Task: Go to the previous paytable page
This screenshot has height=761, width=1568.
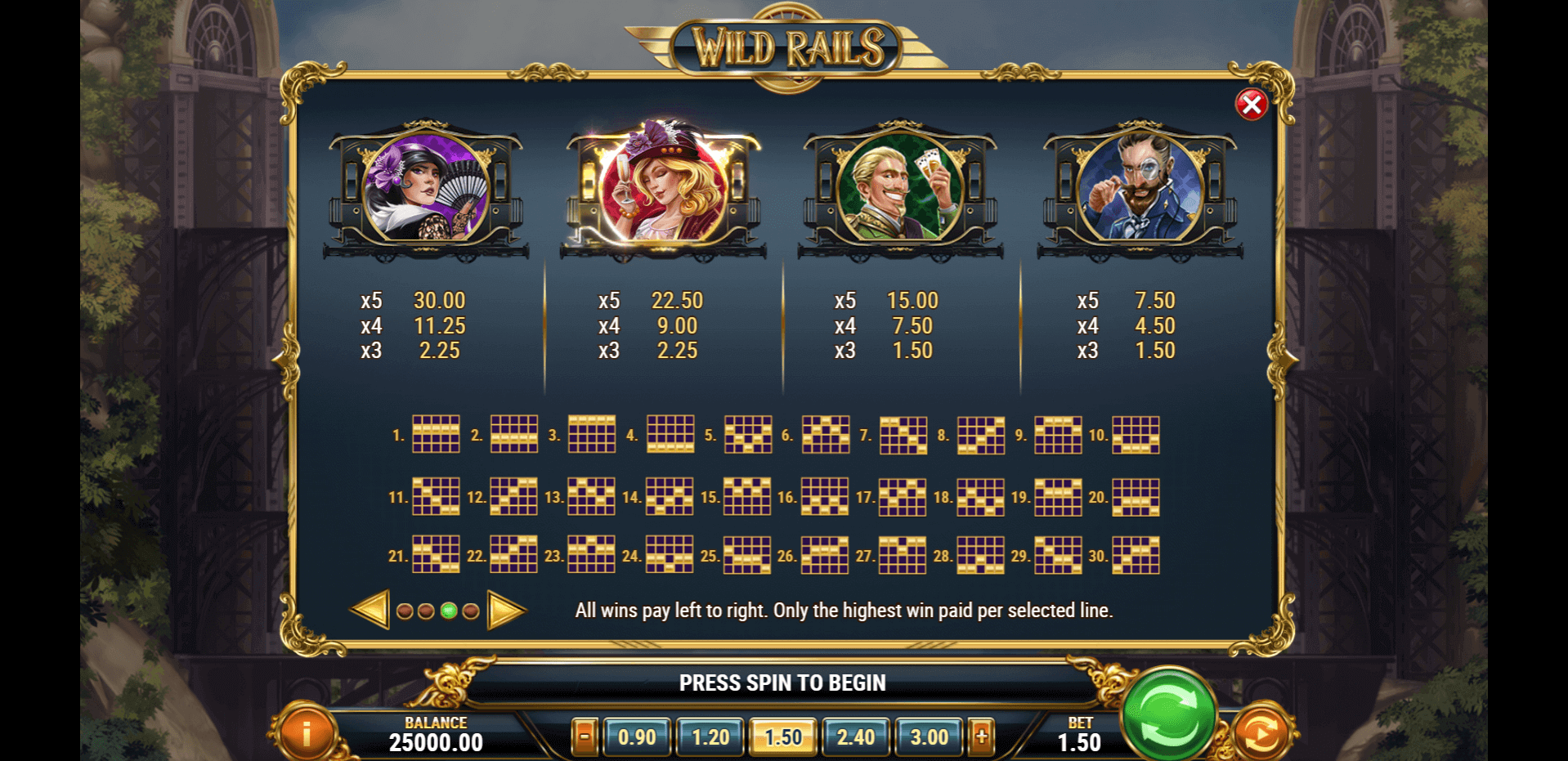Action: (370, 610)
